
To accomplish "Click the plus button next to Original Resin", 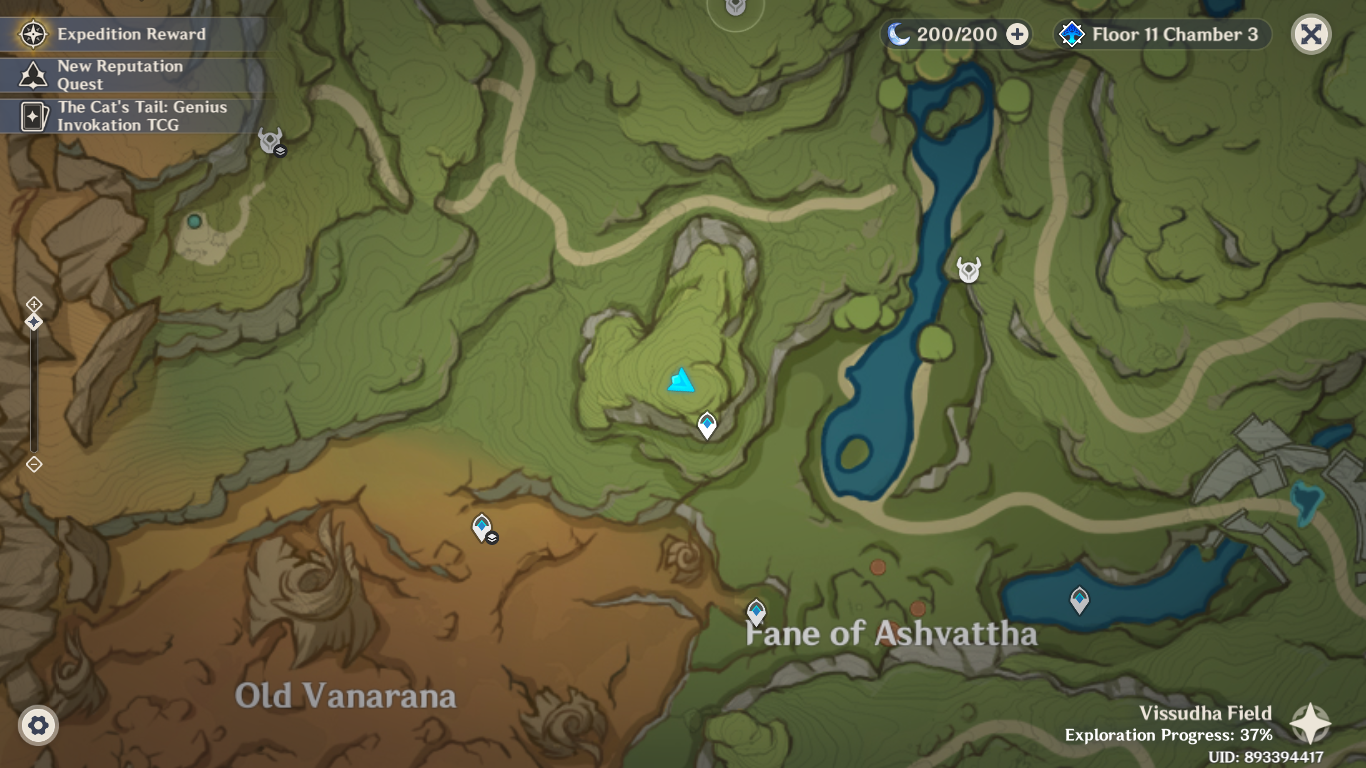I will click(x=1016, y=34).
